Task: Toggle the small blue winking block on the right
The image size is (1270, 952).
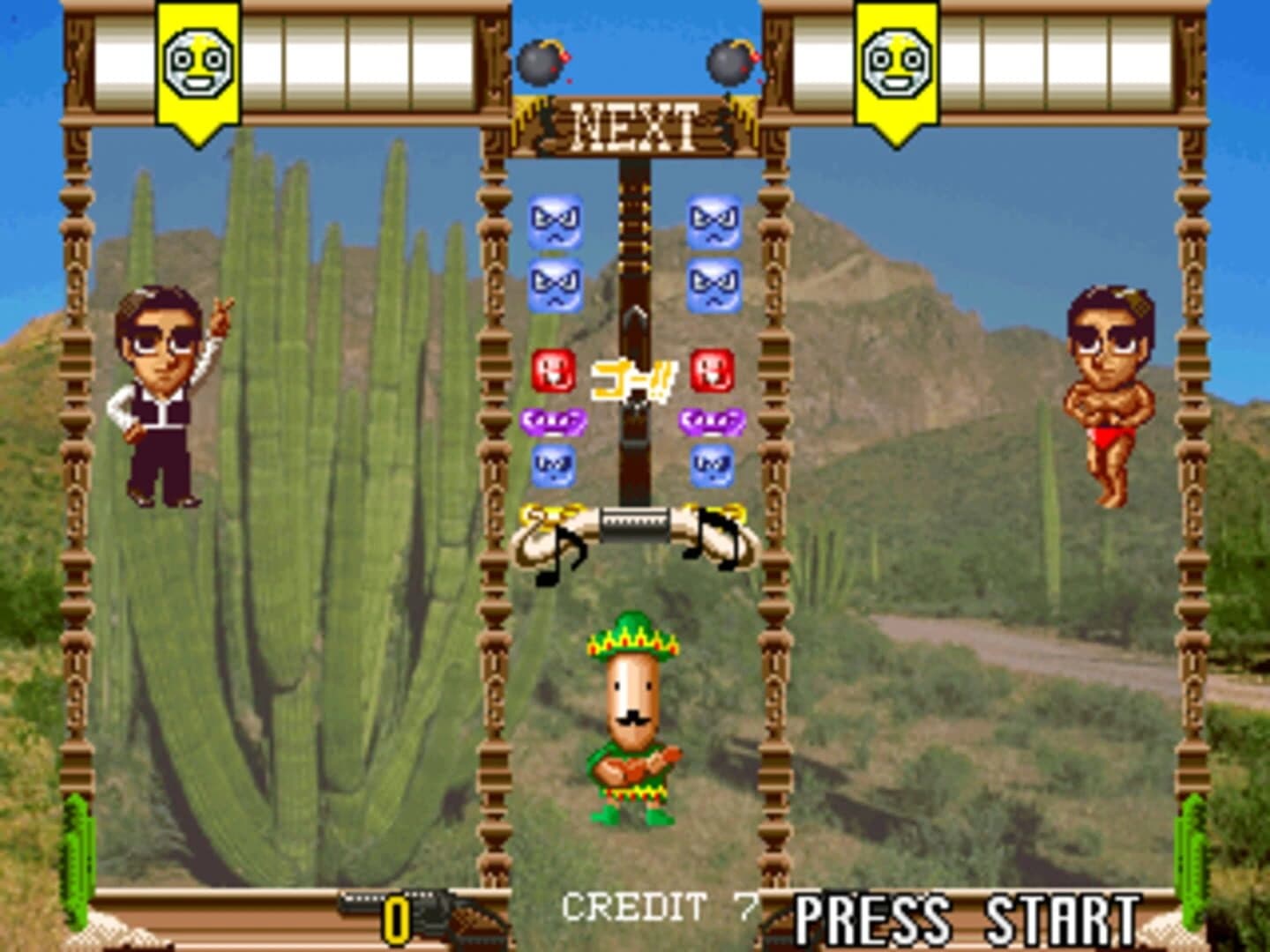Action: click(713, 465)
